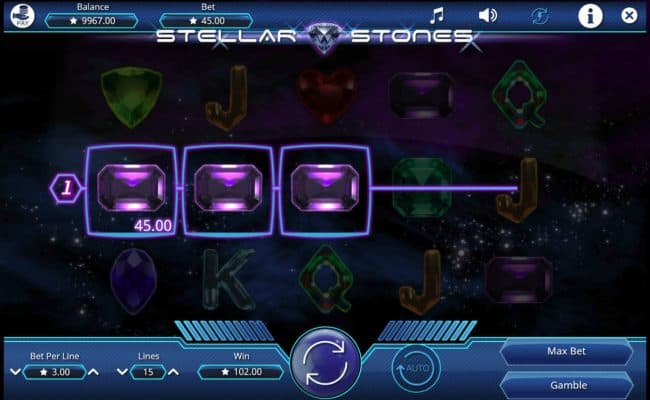Open the Gamble feature
Screen dimensions: 650x400
coord(568,385)
